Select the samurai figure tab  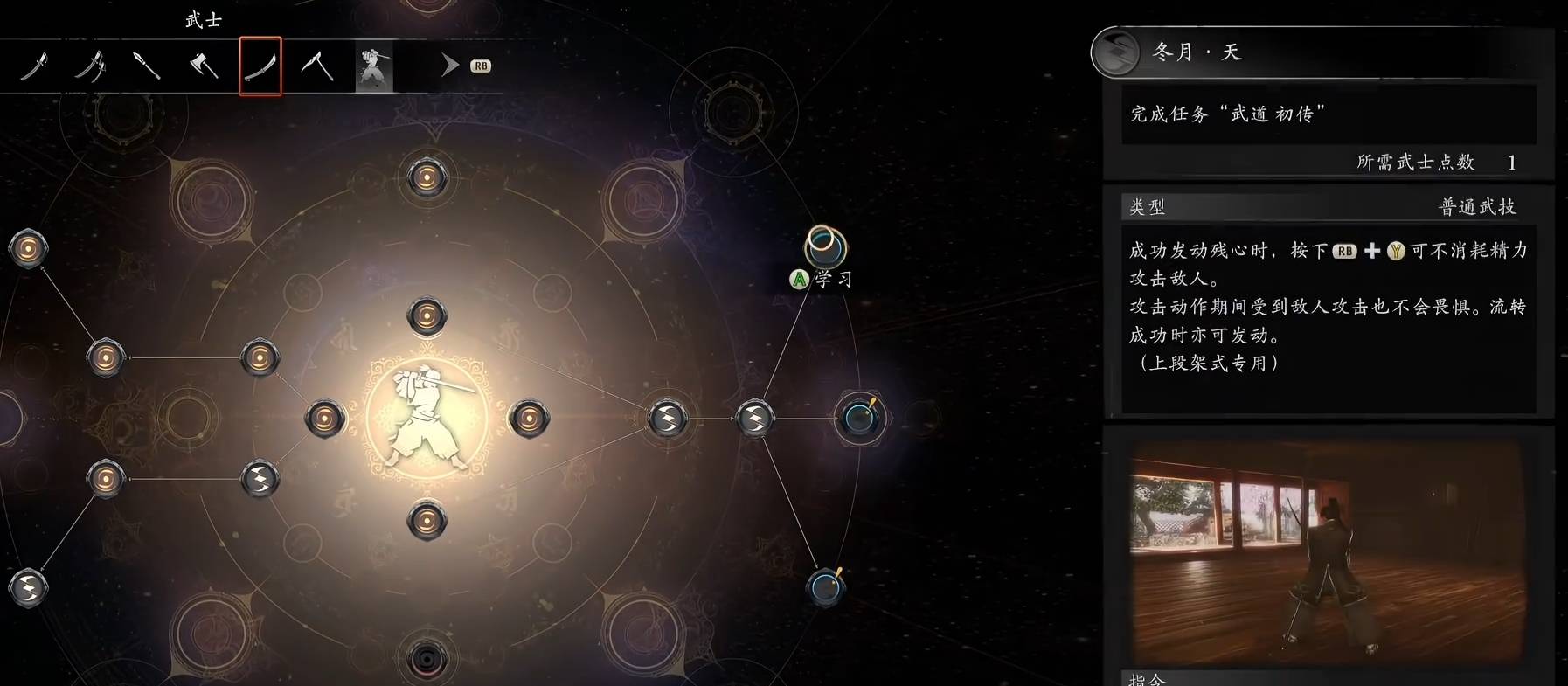click(x=373, y=67)
